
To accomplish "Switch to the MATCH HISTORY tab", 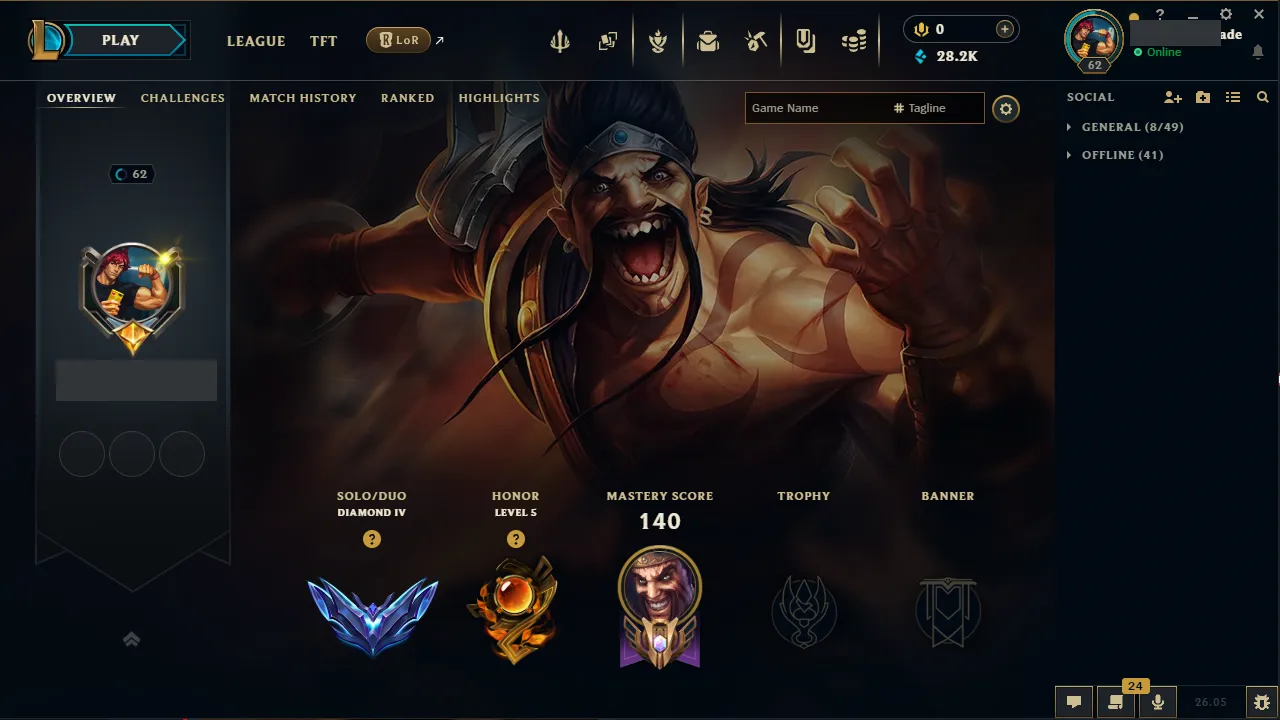I will coord(303,97).
